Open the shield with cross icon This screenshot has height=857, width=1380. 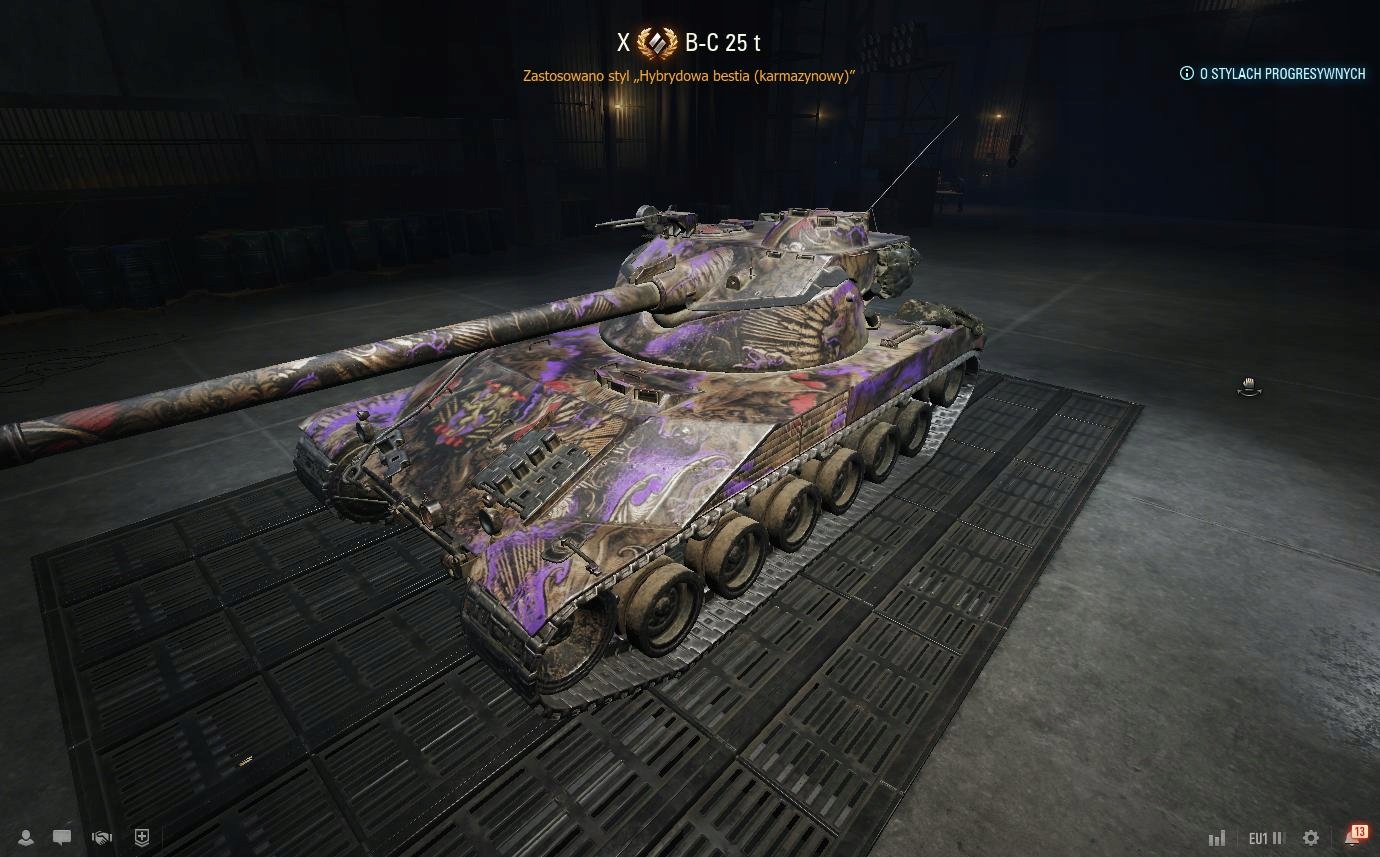[141, 838]
